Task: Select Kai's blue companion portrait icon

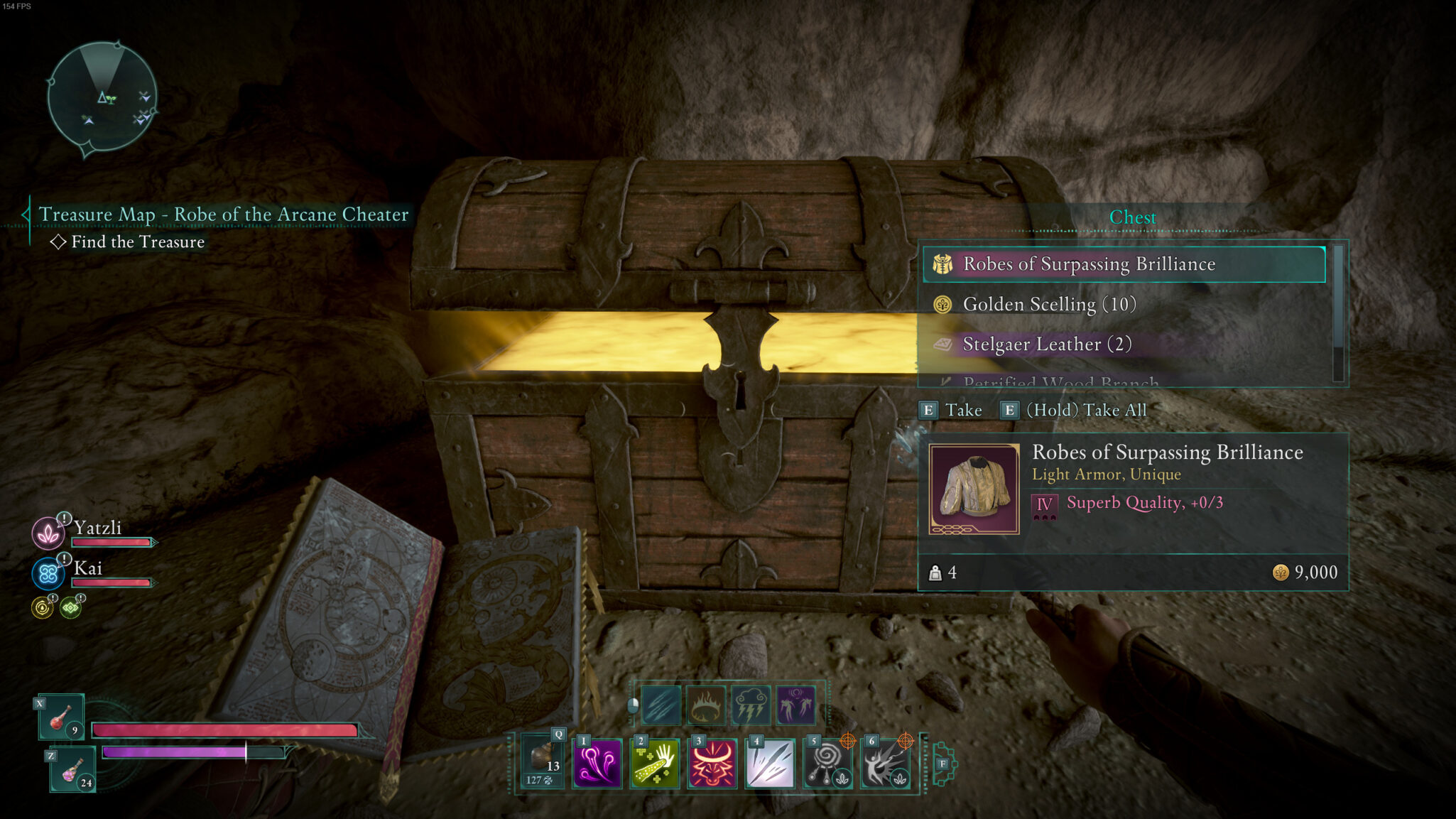Action: (x=48, y=573)
